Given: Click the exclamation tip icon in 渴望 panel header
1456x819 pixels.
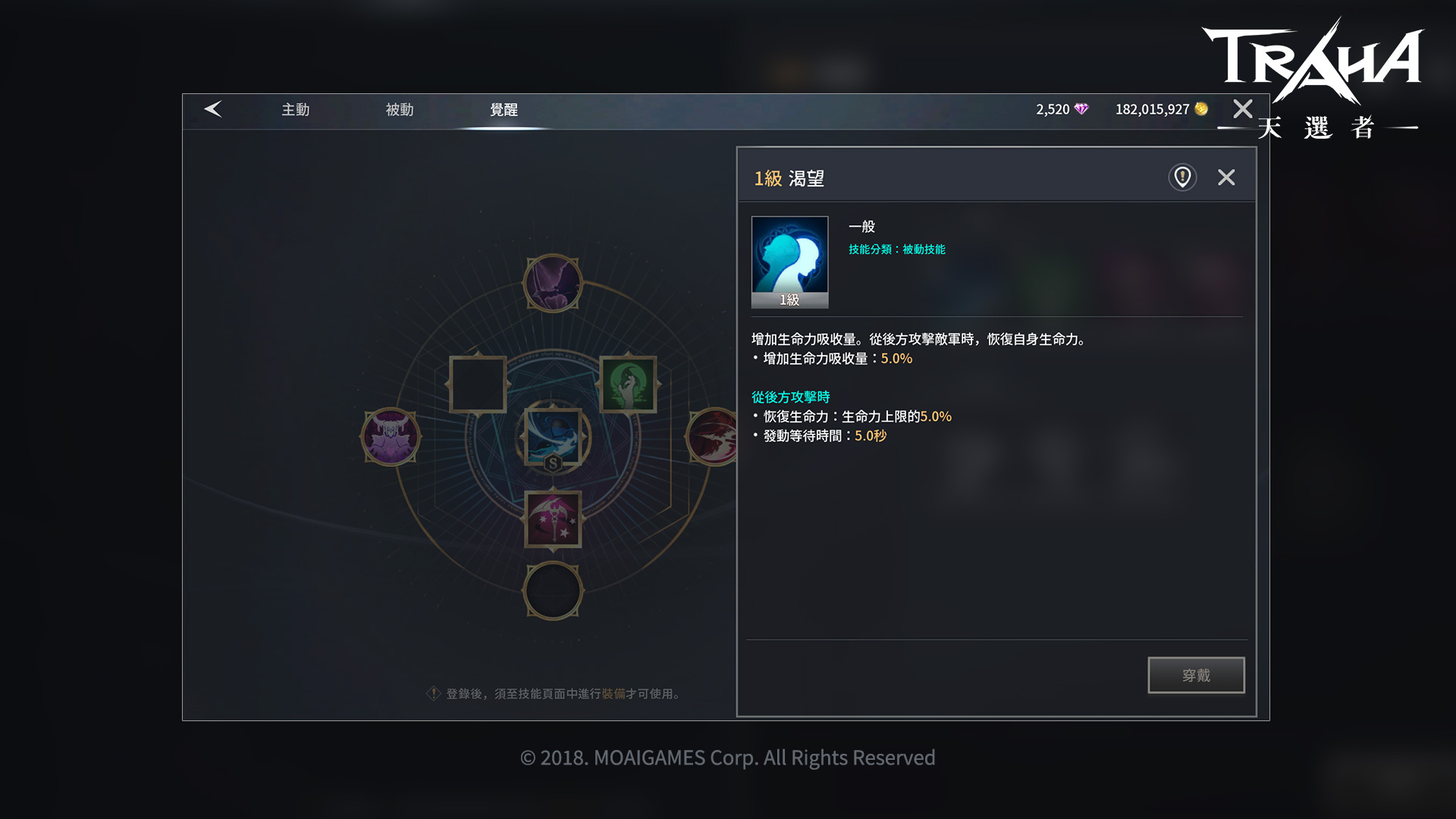Looking at the screenshot, I should 1181,177.
